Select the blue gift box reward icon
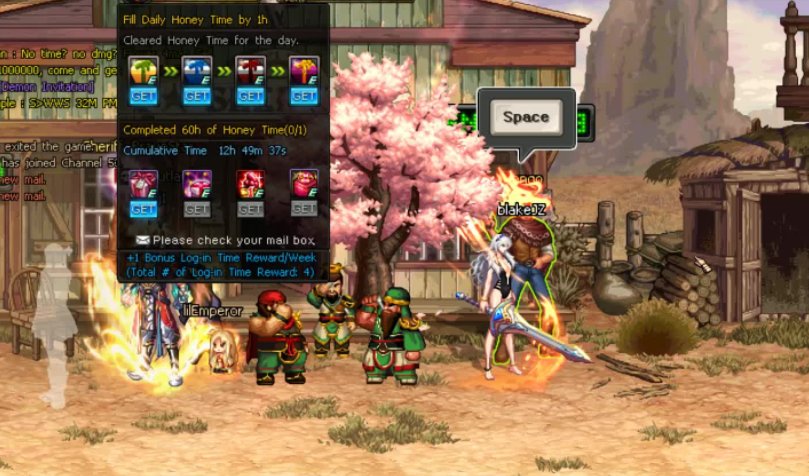809x476 pixels. (196, 71)
